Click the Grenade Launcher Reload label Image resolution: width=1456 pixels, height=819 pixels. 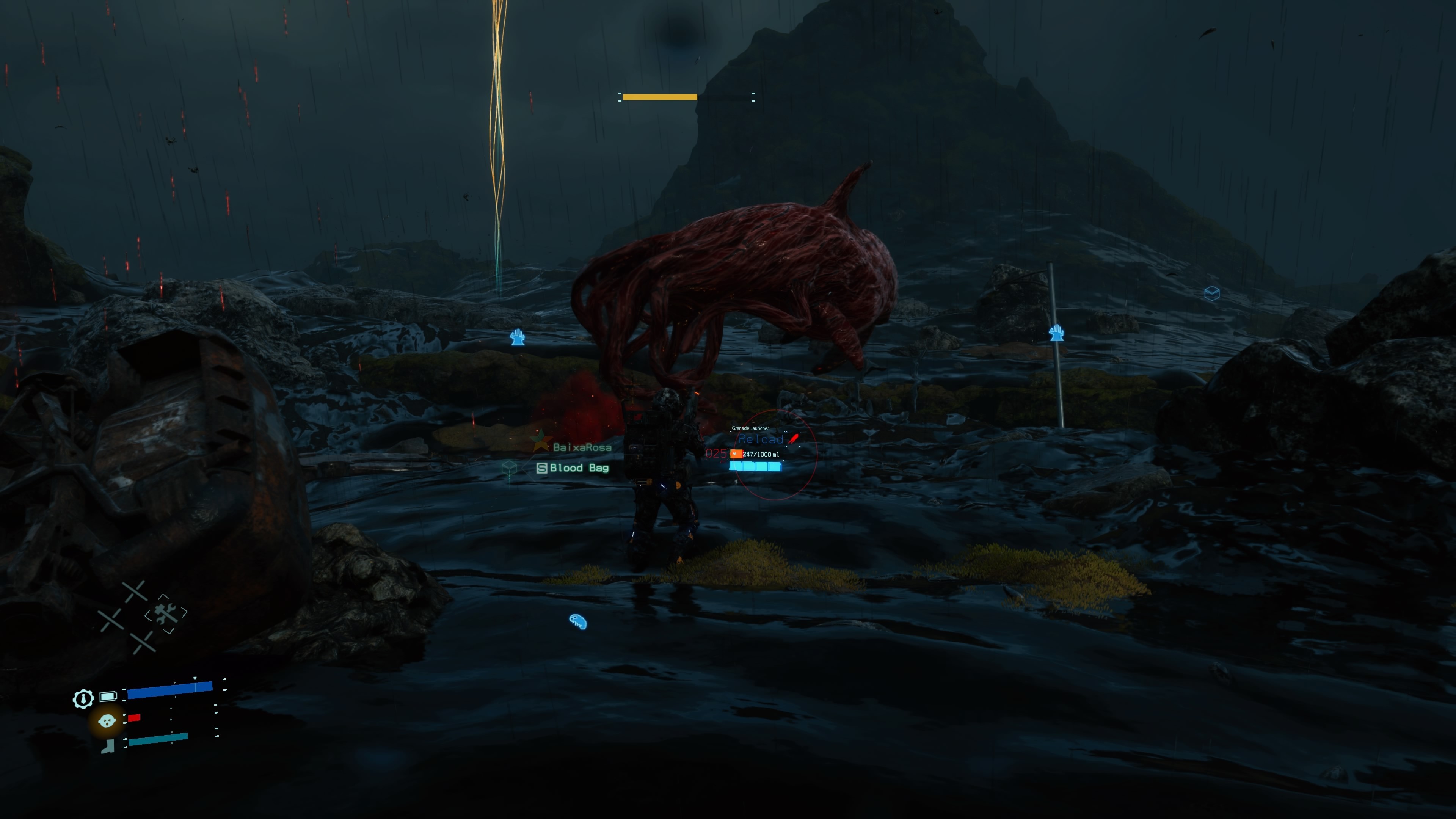point(760,439)
